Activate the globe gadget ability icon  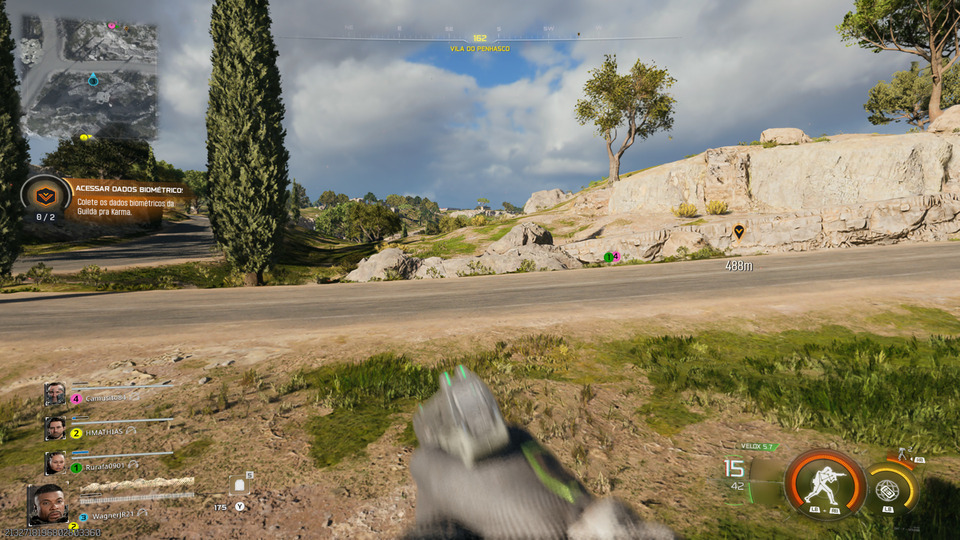pos(887,489)
